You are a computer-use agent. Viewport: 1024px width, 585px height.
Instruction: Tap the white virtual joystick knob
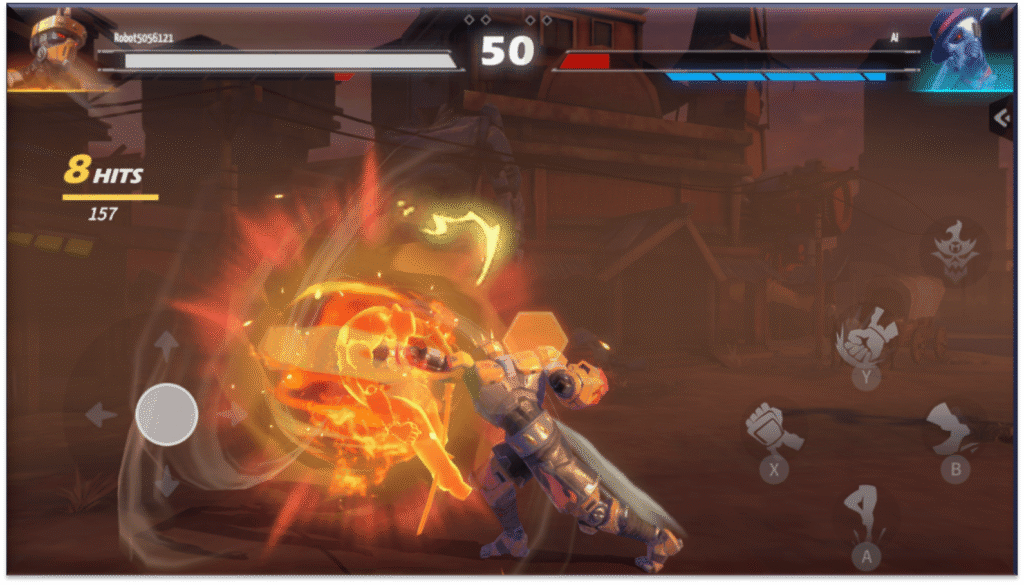[166, 414]
